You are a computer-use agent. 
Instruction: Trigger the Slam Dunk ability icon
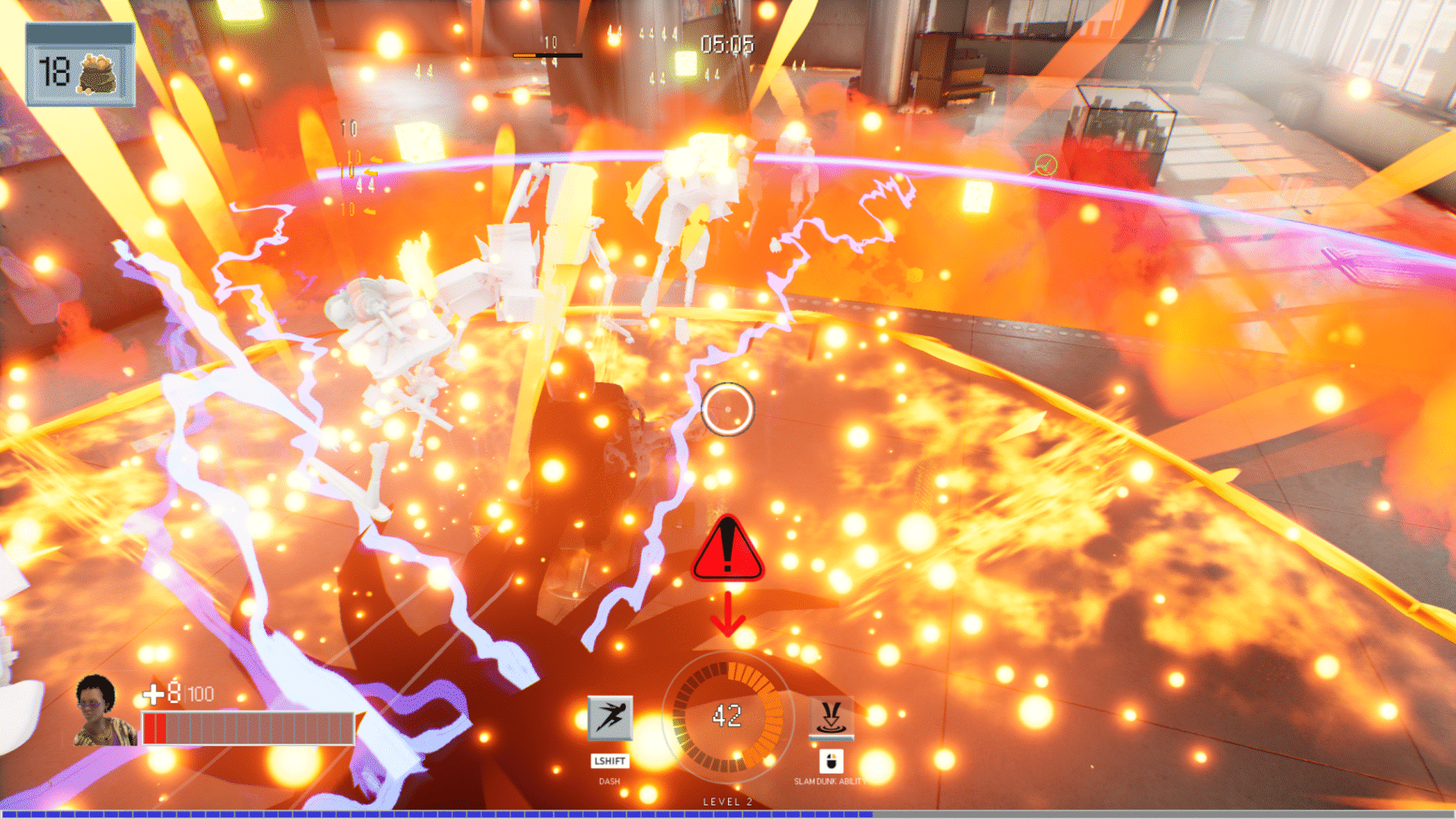(x=831, y=717)
